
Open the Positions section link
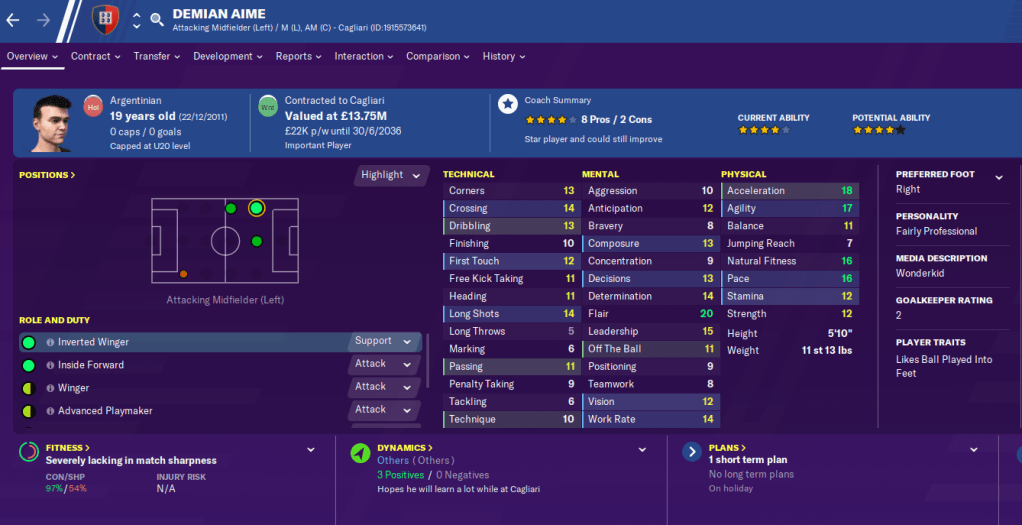pyautogui.click(x=47, y=175)
